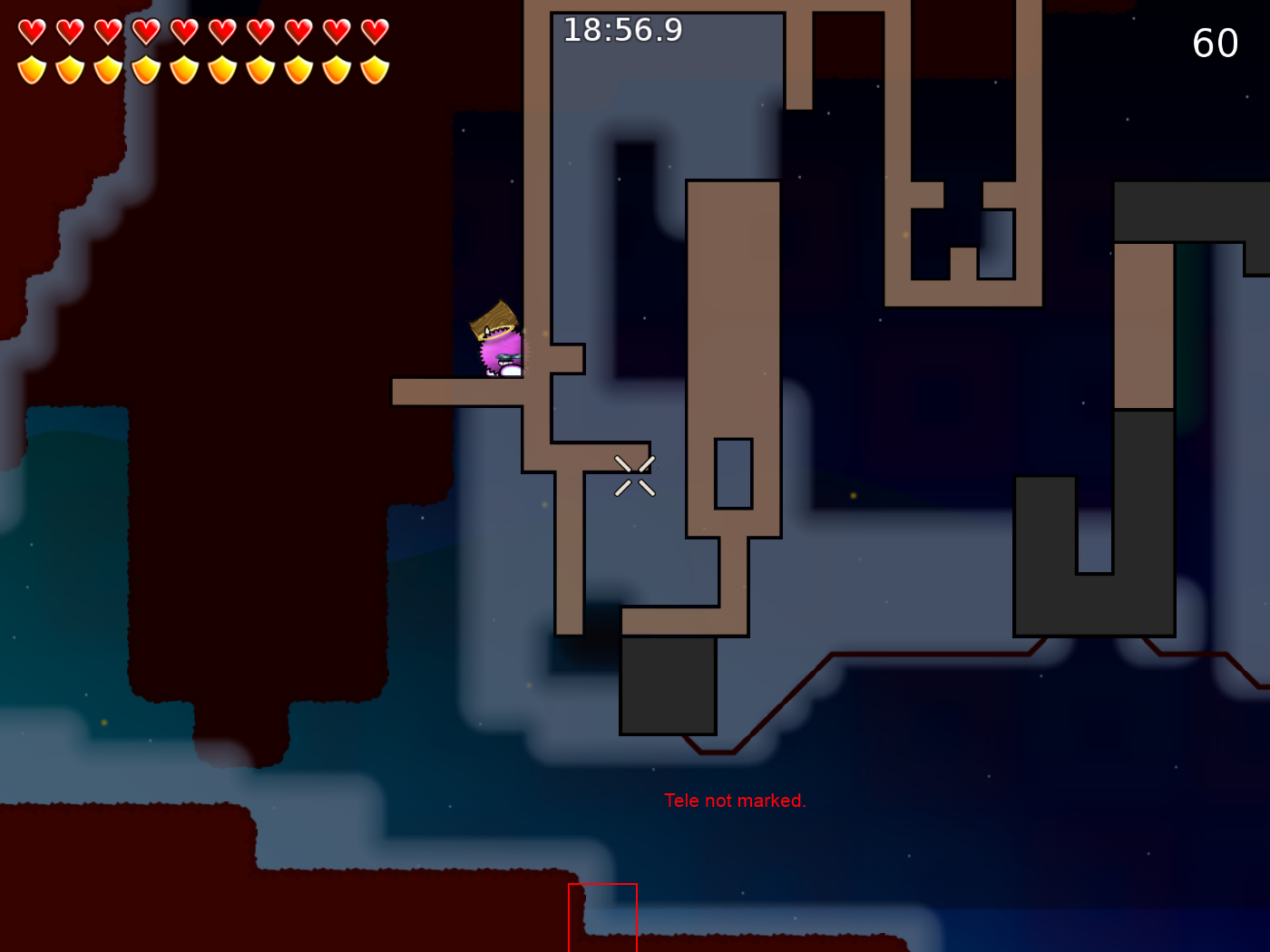This screenshot has height=952, width=1270.
Task: Click the red rectangle outline at bottom
Action: (602, 916)
